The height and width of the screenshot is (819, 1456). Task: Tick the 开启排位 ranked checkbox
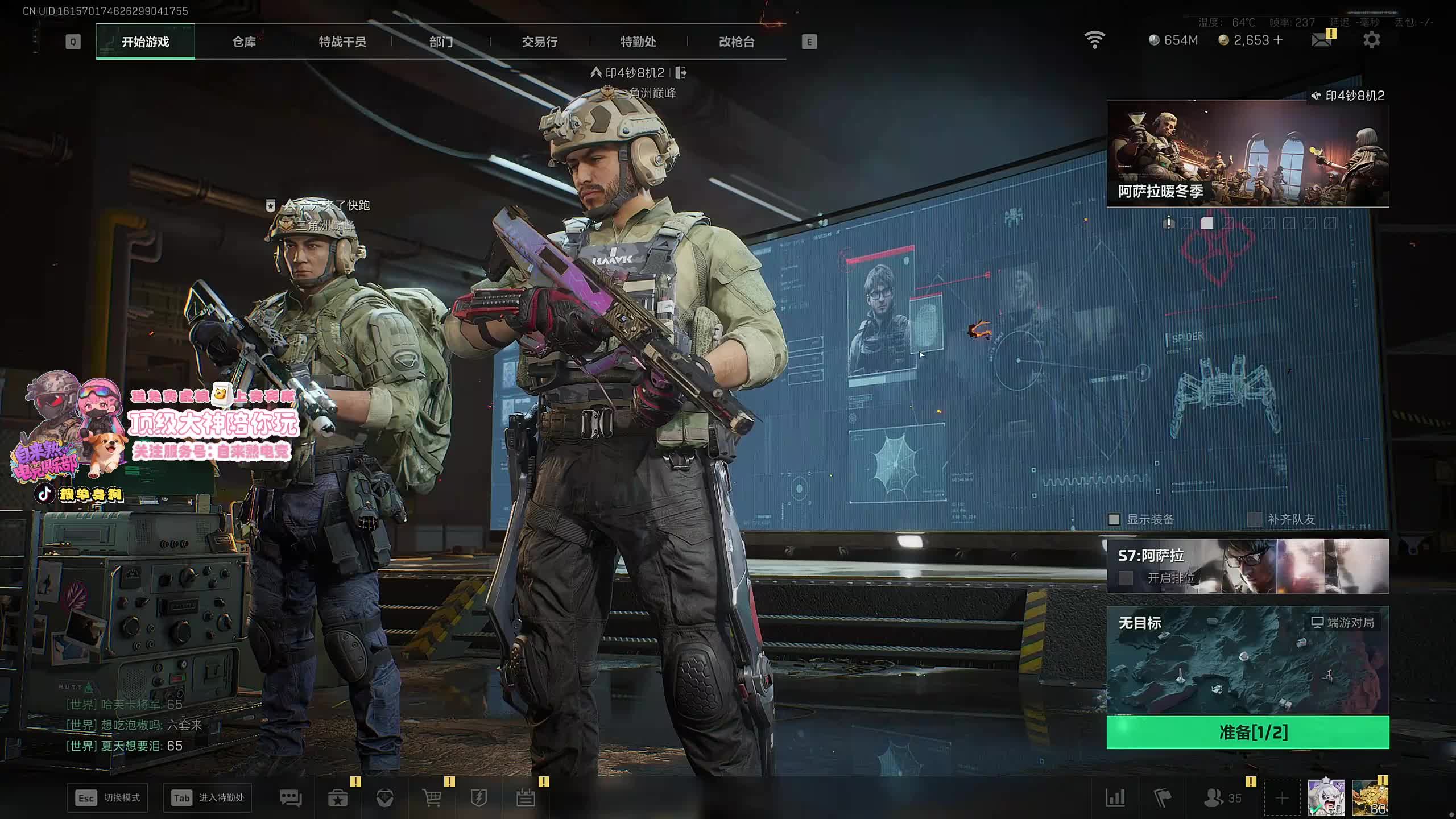[1126, 578]
